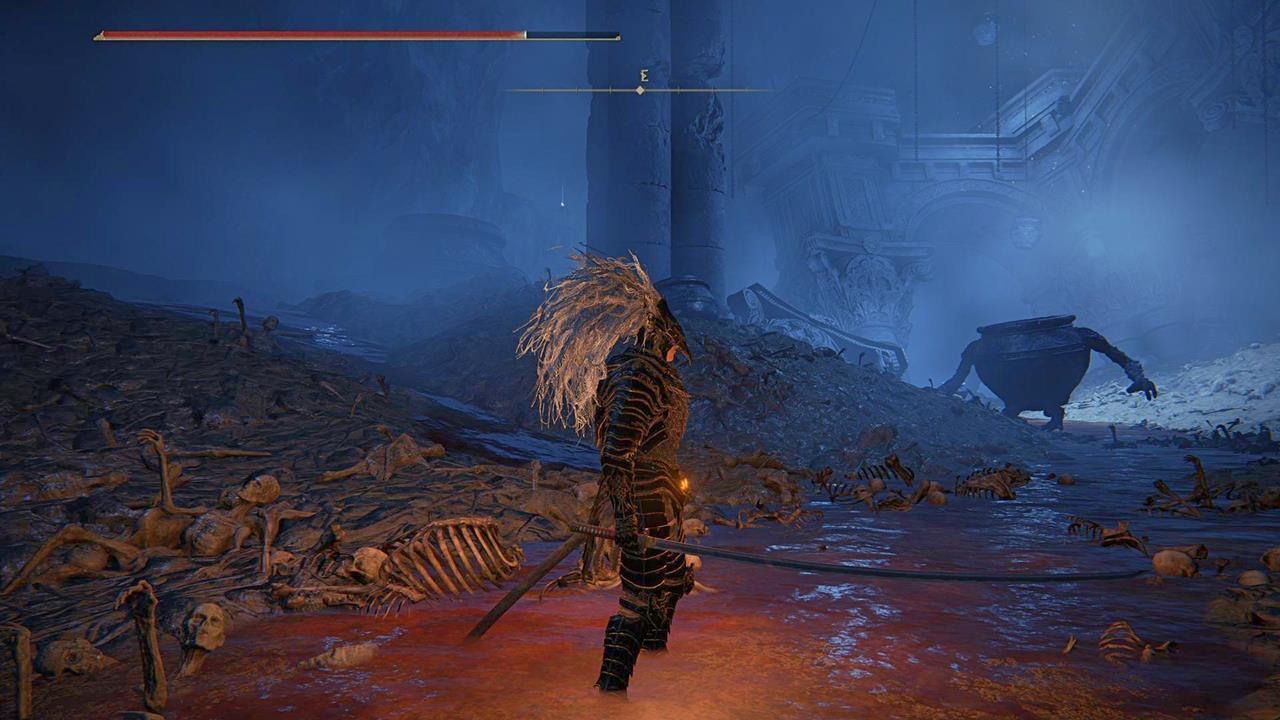
Task: Click the diamond indicator on the compass bar
Action: (639, 89)
